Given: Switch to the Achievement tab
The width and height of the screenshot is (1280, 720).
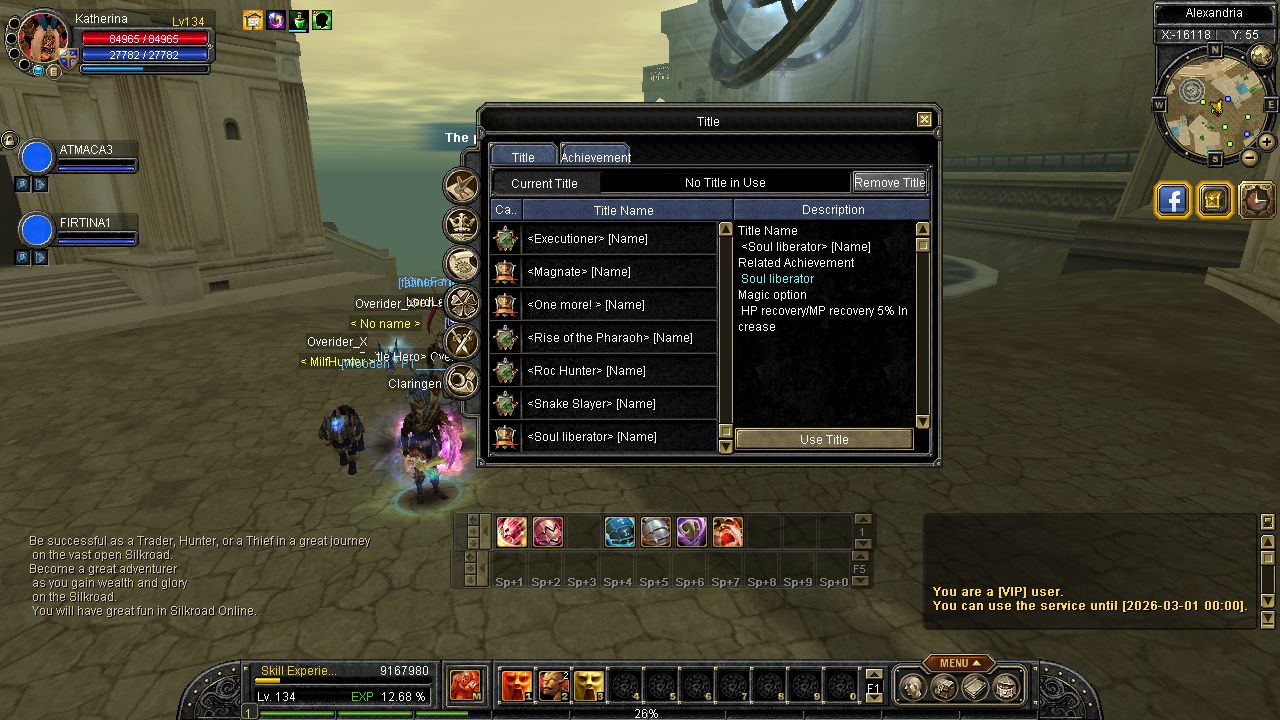Looking at the screenshot, I should click(595, 156).
